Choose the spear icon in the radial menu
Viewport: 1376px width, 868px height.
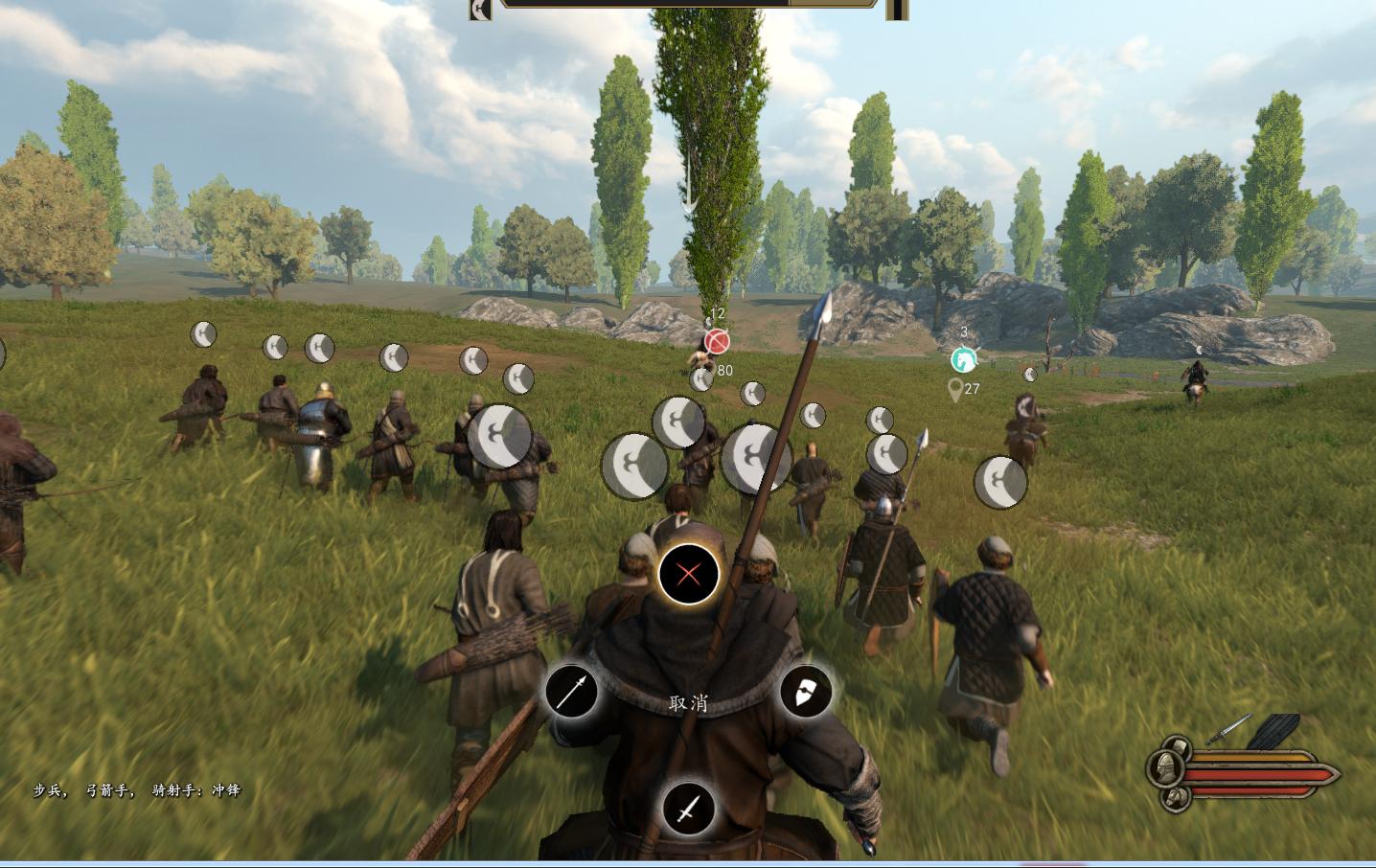pos(571,692)
